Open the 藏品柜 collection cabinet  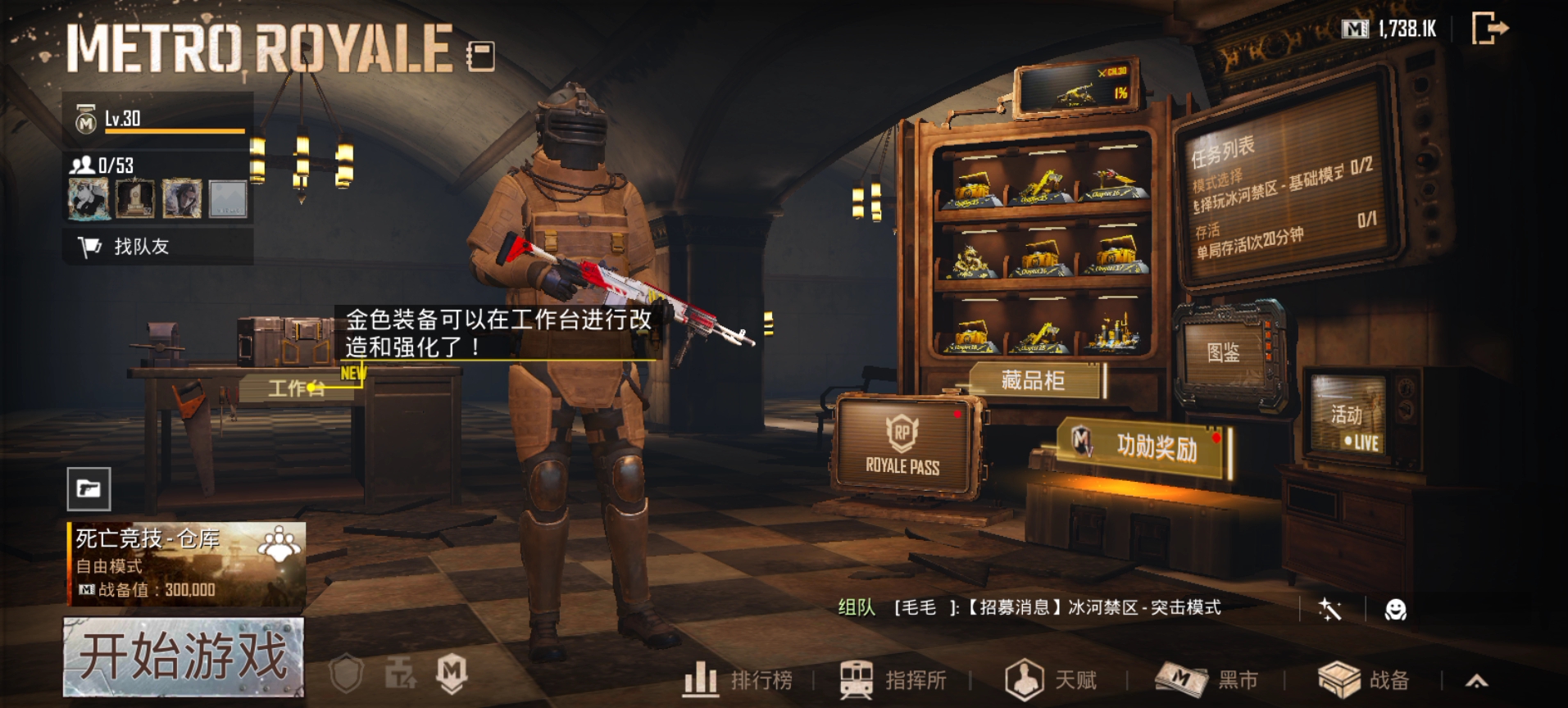click(1033, 380)
